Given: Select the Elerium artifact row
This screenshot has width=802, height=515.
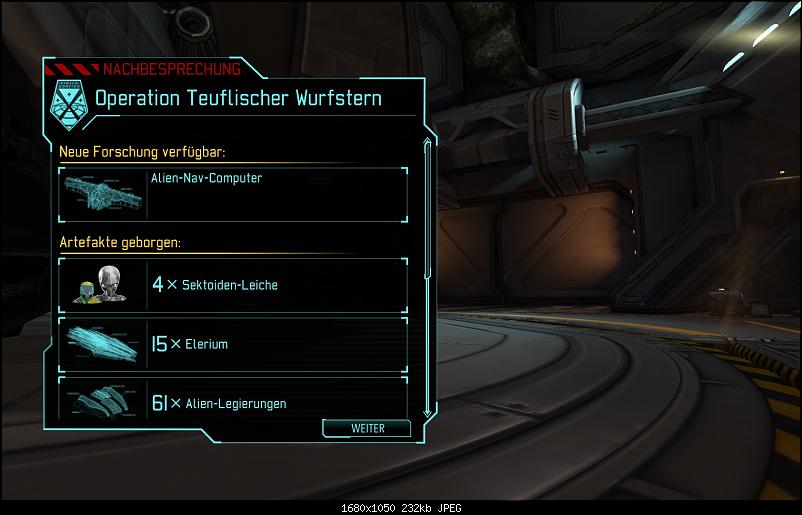Looking at the screenshot, I should pyautogui.click(x=233, y=344).
